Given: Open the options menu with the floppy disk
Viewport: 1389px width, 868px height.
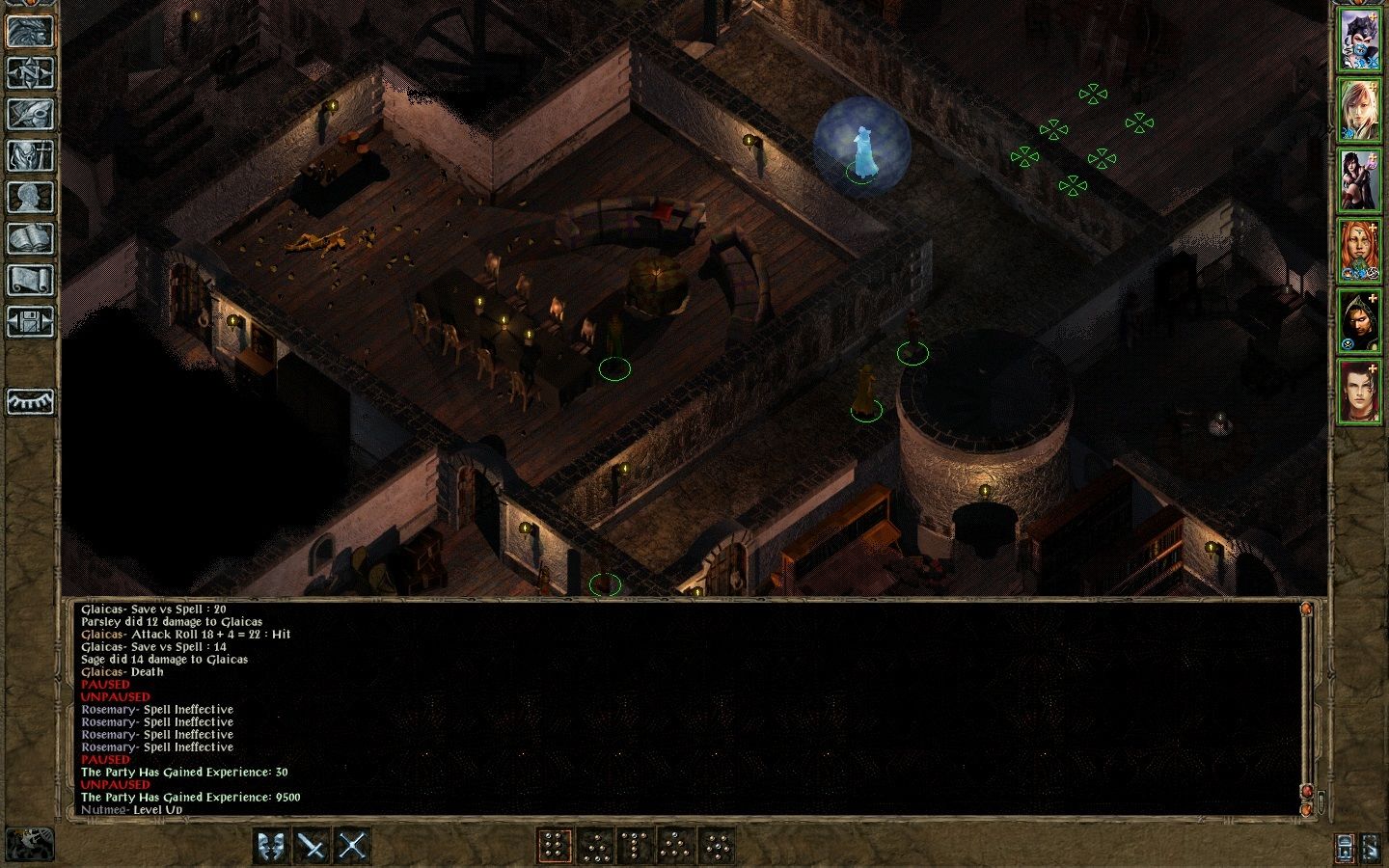Looking at the screenshot, I should (30, 321).
